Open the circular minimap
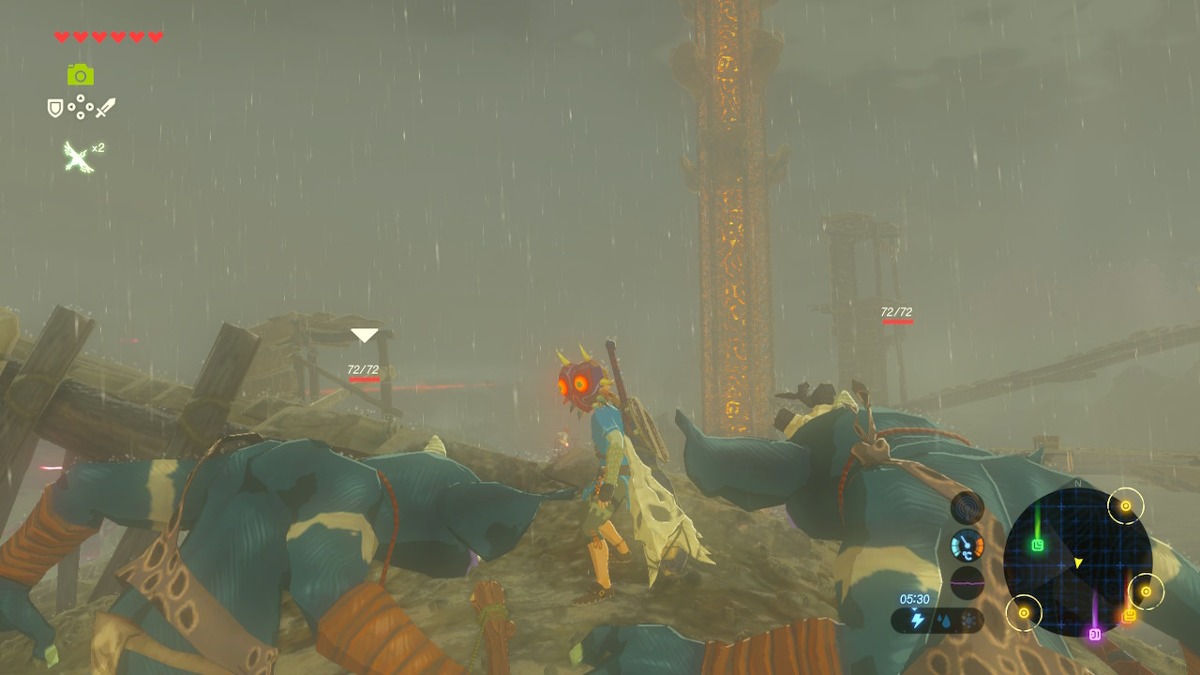Screen dimensions: 1200x675 pos(1077,562)
